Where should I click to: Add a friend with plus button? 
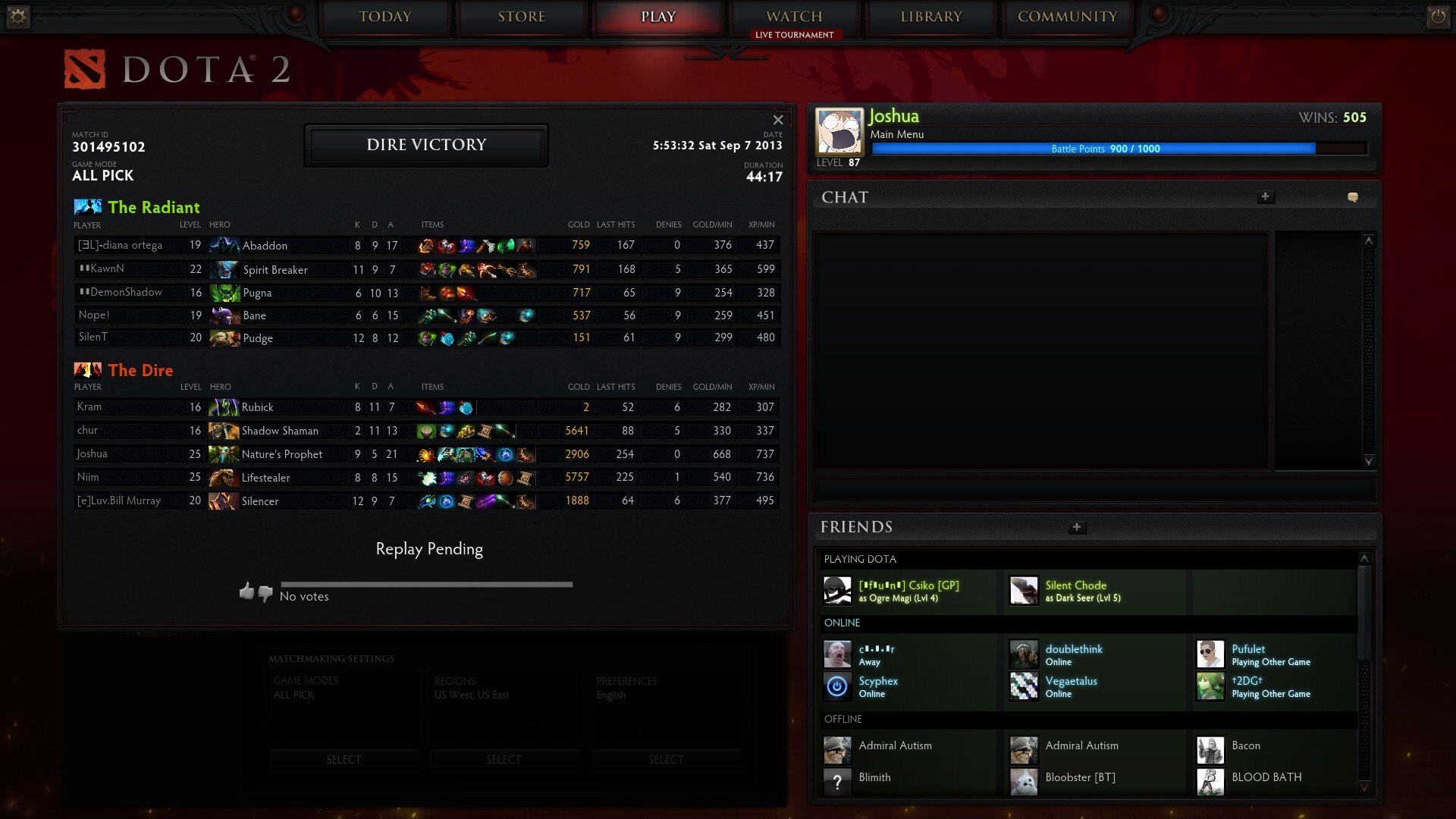coord(1077,527)
